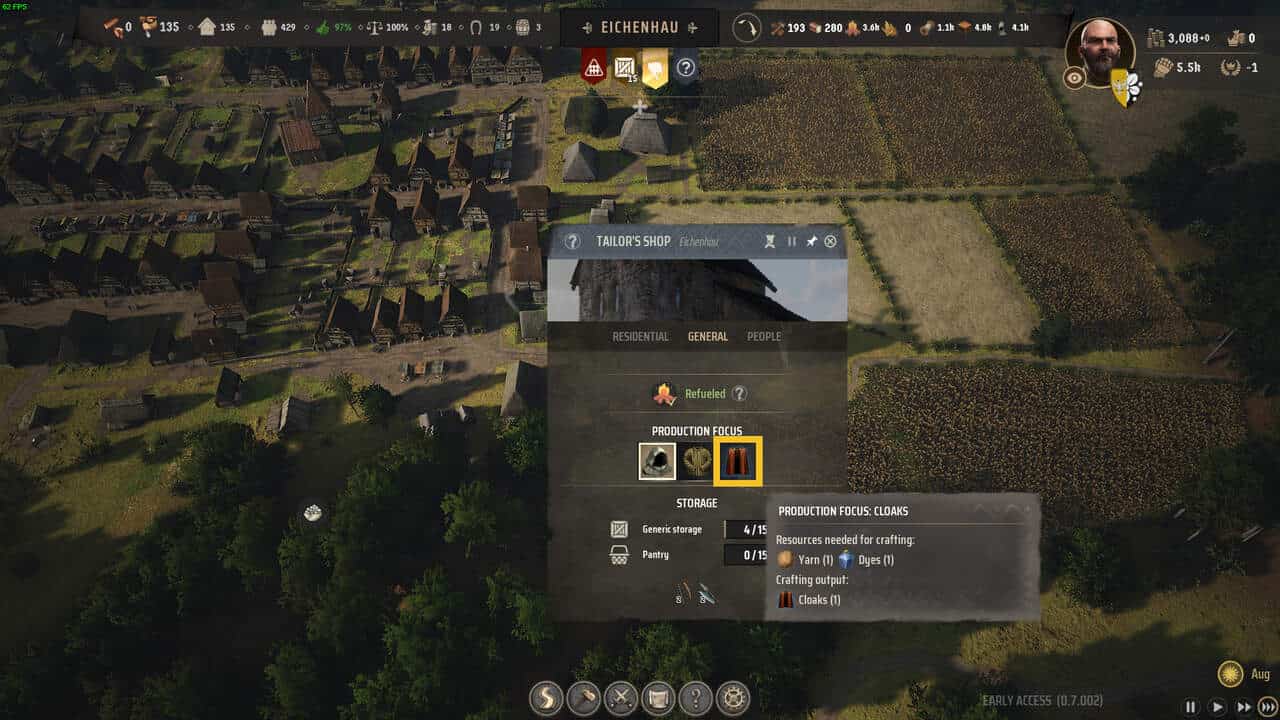Close the Tailor's Shop panel

(830, 241)
